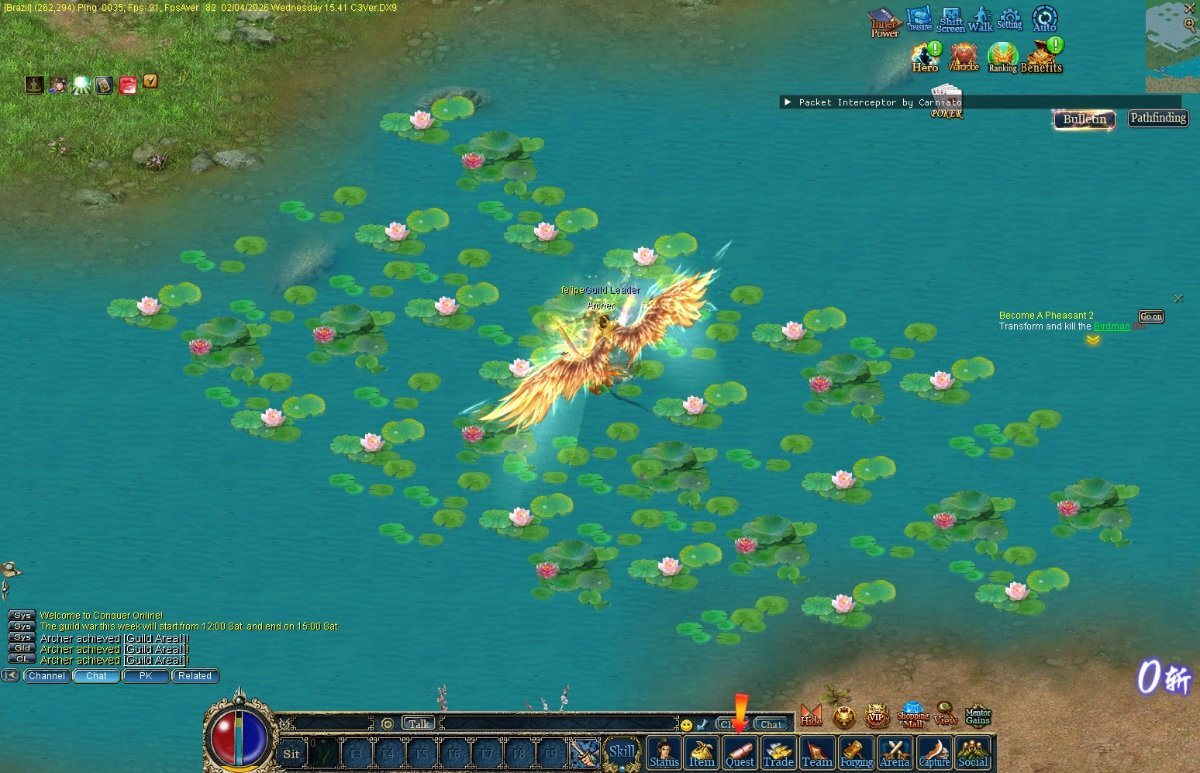This screenshot has width=1200, height=773.
Task: Select the Channel chat tab
Action: [47, 676]
